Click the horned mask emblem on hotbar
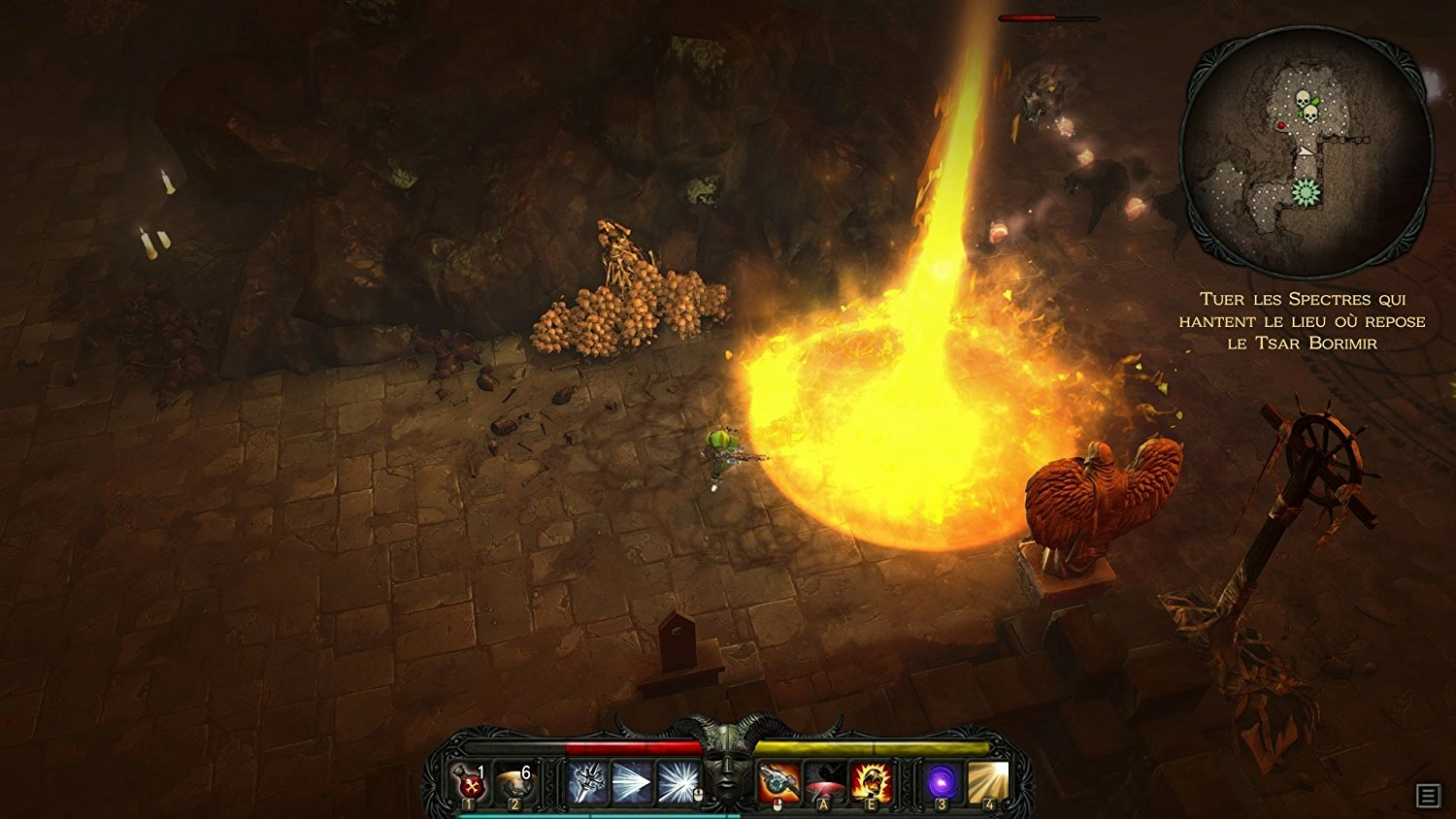This screenshot has width=1456, height=819. click(727, 767)
